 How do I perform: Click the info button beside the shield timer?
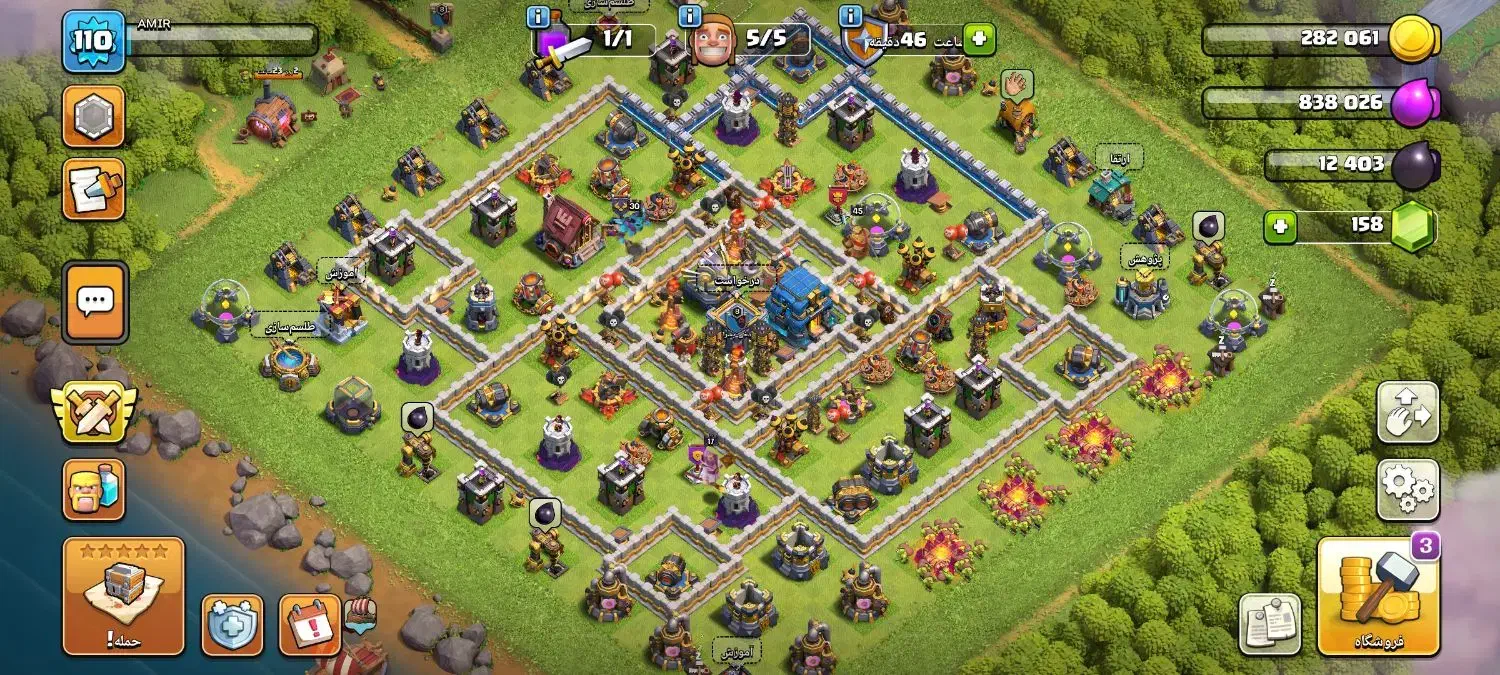(x=851, y=17)
